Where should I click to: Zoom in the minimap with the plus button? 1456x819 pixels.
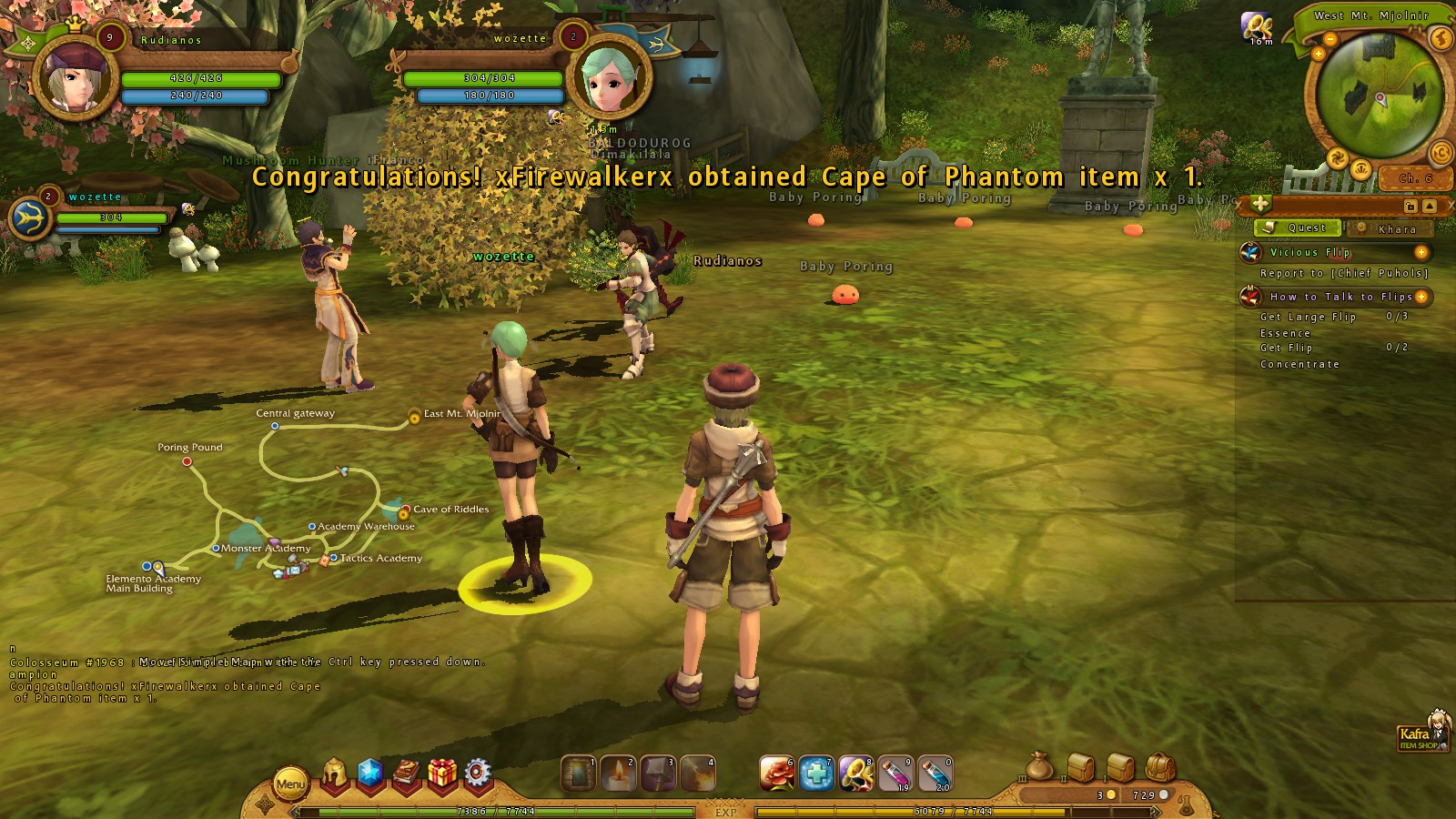point(1319,54)
